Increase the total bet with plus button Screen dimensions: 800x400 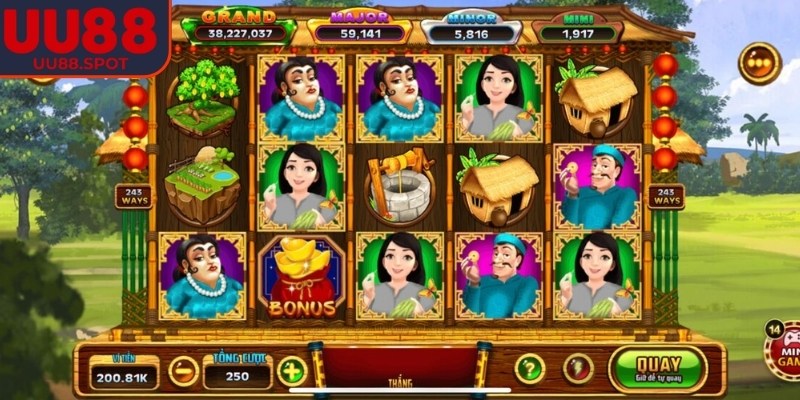tap(291, 371)
